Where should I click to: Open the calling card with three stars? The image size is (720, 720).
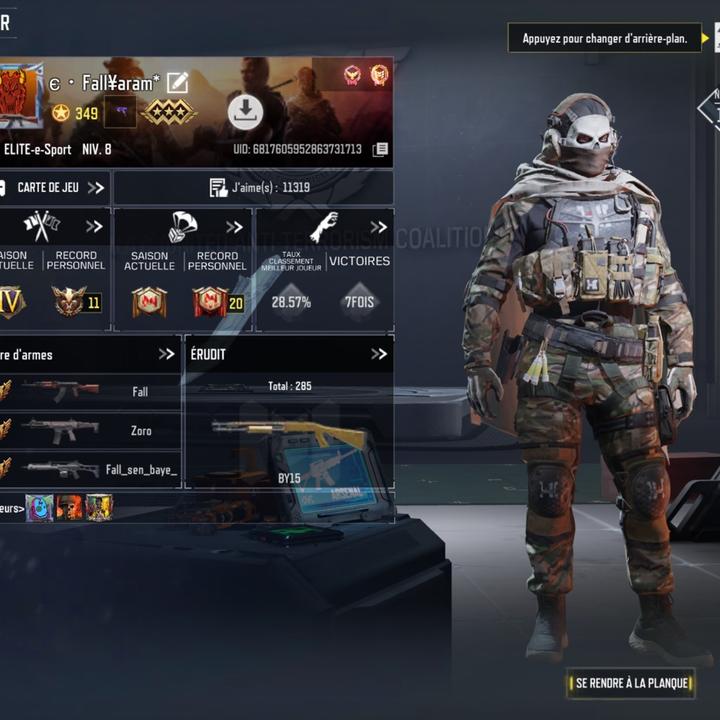pyautogui.click(x=168, y=112)
